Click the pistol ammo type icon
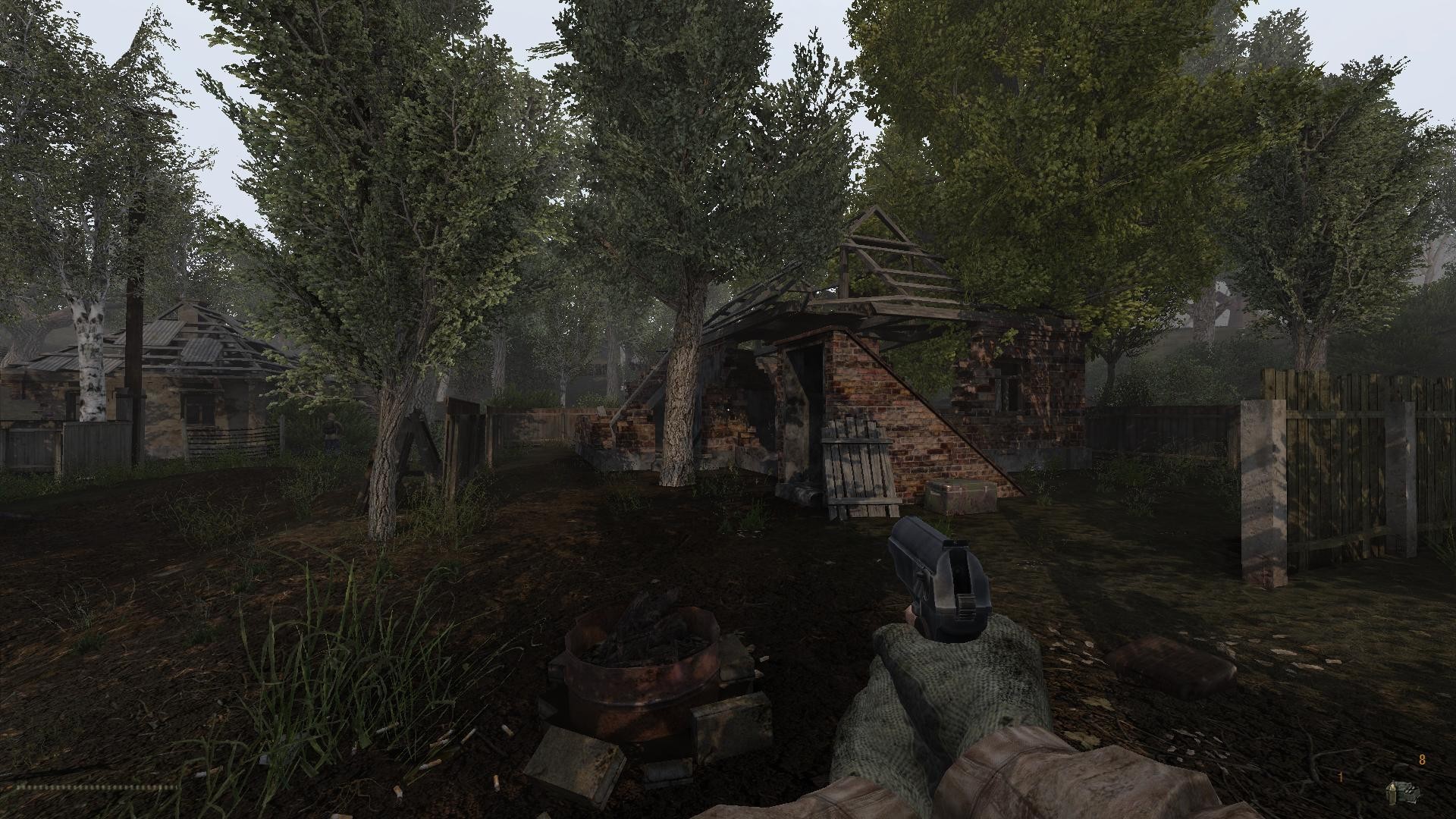The image size is (1456, 819). 1402,792
